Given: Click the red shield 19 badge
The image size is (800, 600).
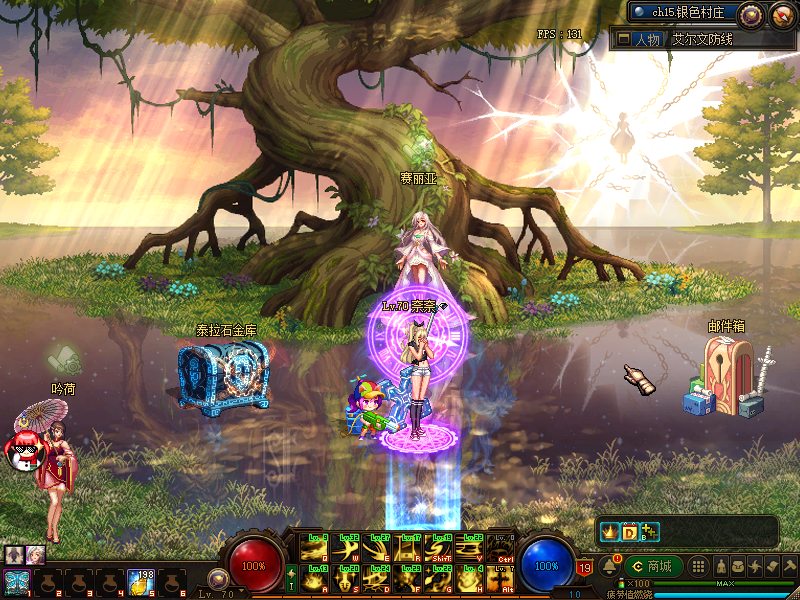Looking at the screenshot, I should [x=585, y=569].
